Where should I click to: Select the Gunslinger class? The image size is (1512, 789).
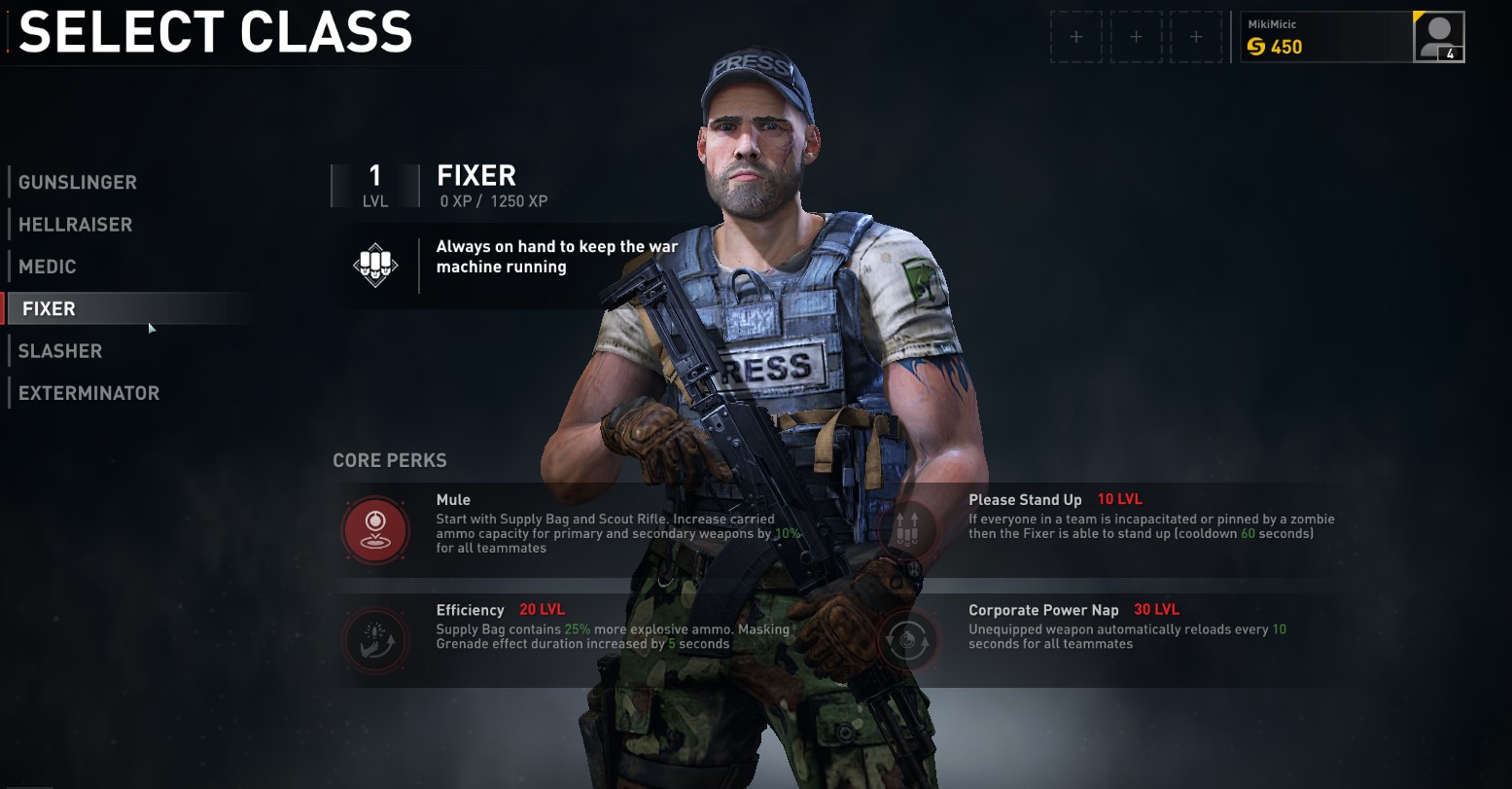point(78,182)
